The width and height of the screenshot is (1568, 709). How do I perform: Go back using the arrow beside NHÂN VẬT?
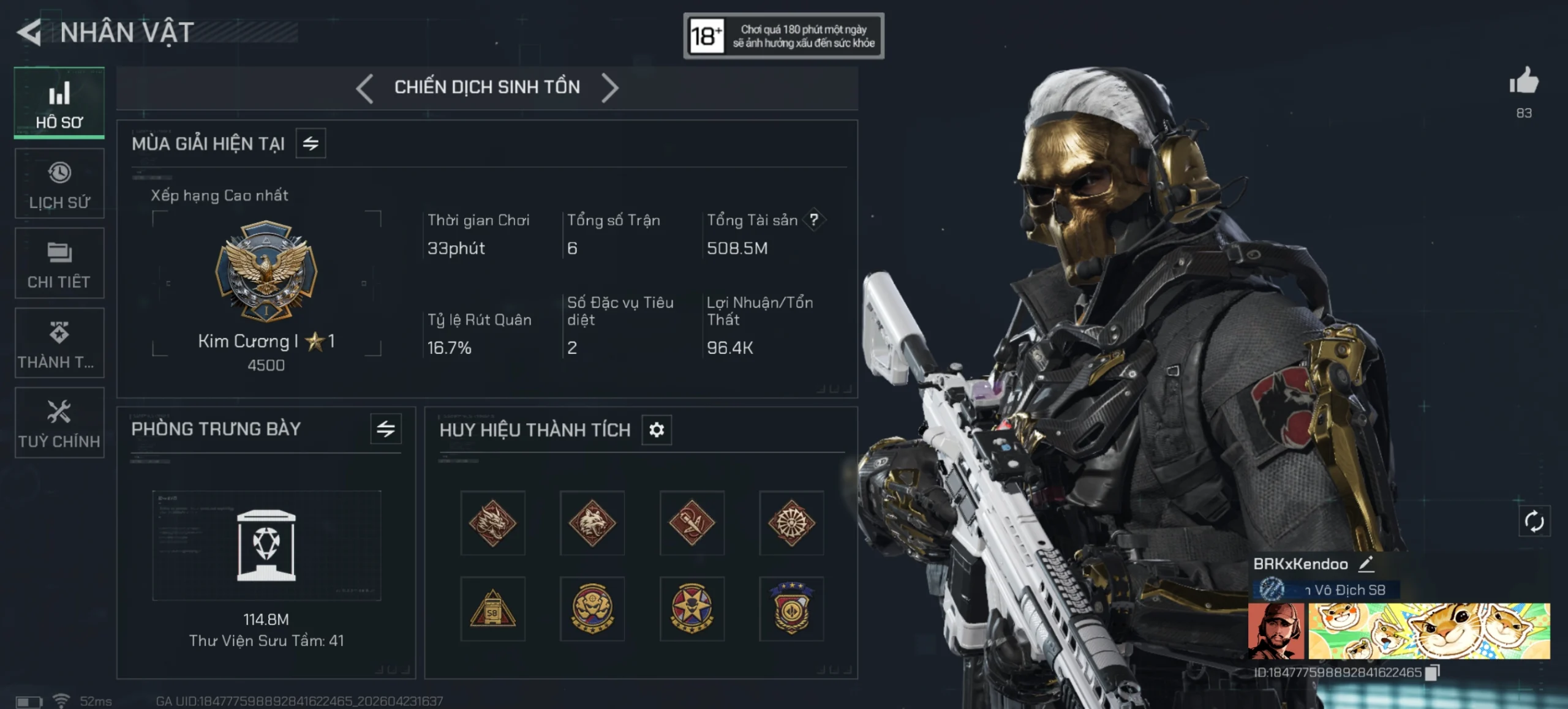pos(29,32)
